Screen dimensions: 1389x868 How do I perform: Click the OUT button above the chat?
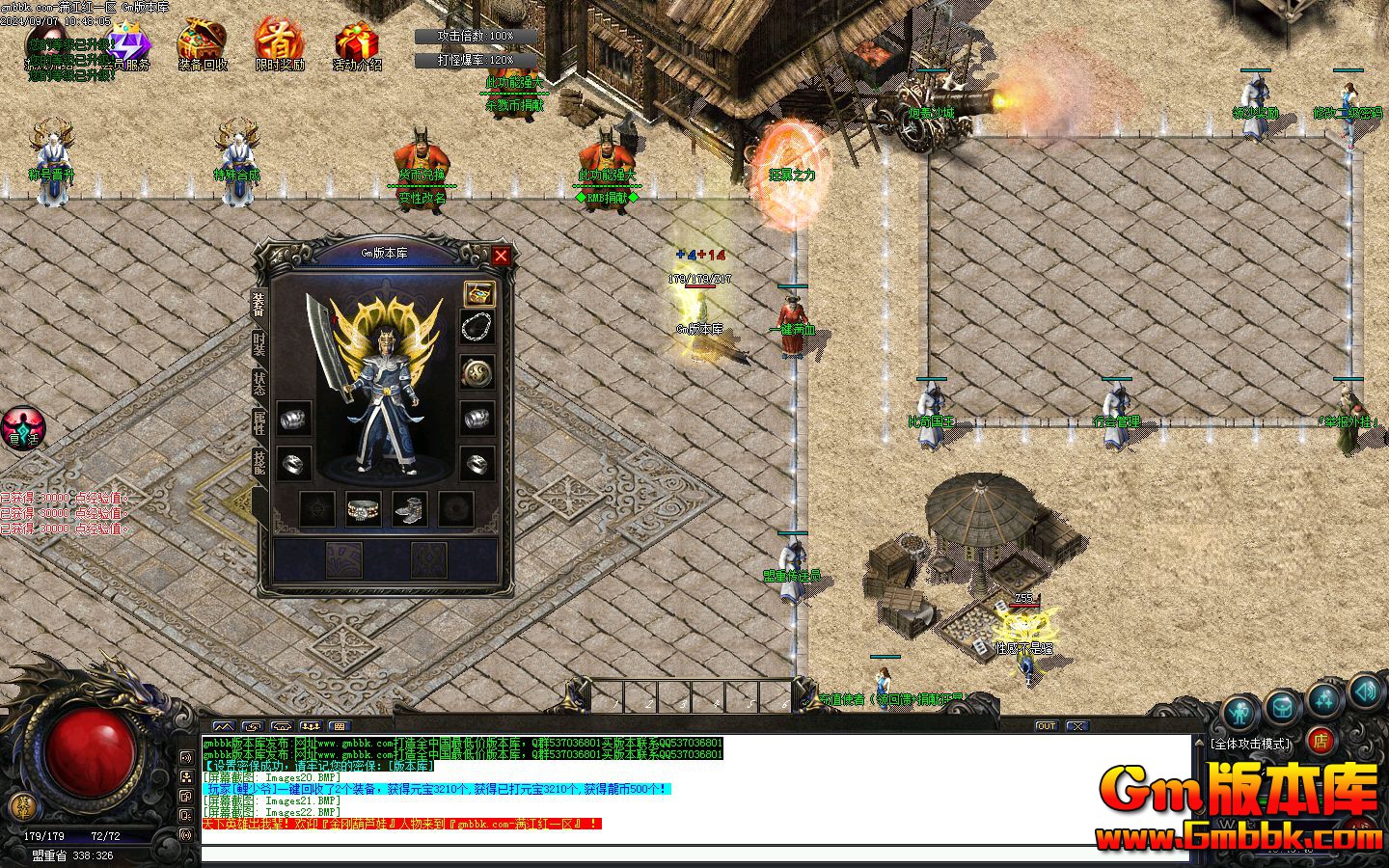(x=1047, y=725)
